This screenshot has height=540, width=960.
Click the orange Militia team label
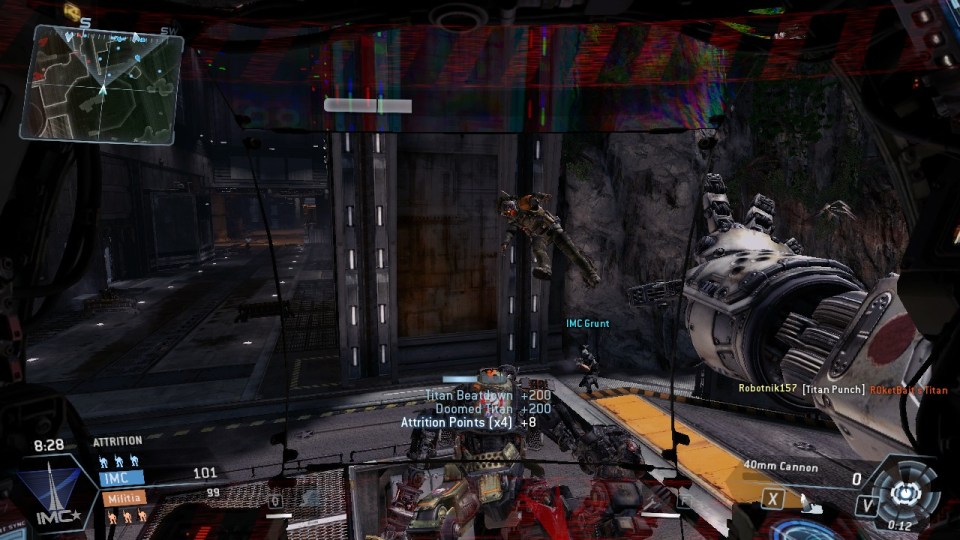coord(122,497)
